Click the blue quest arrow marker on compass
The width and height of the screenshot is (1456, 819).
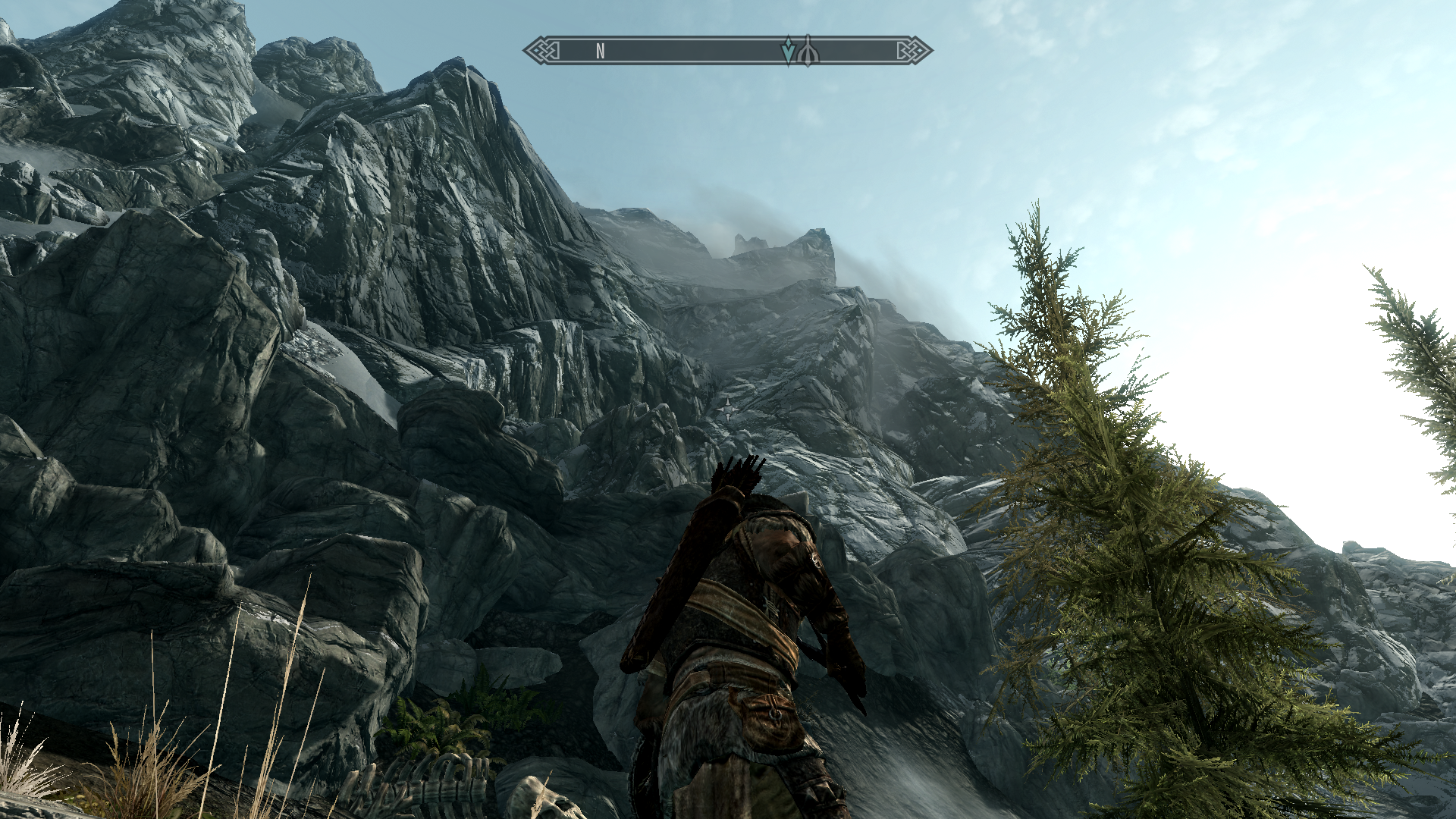click(789, 51)
